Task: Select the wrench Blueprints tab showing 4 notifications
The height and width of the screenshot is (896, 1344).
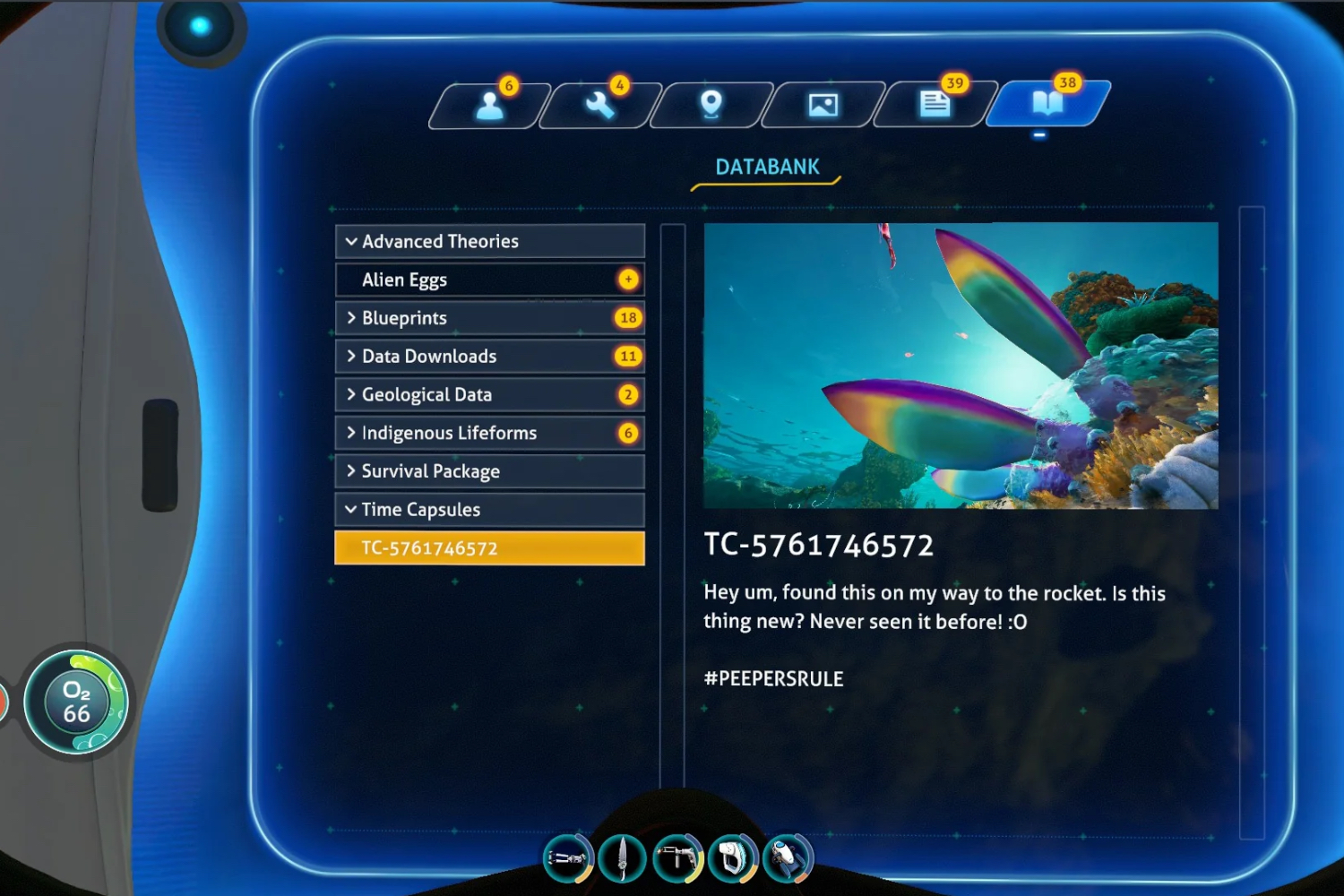Action: coord(600,106)
